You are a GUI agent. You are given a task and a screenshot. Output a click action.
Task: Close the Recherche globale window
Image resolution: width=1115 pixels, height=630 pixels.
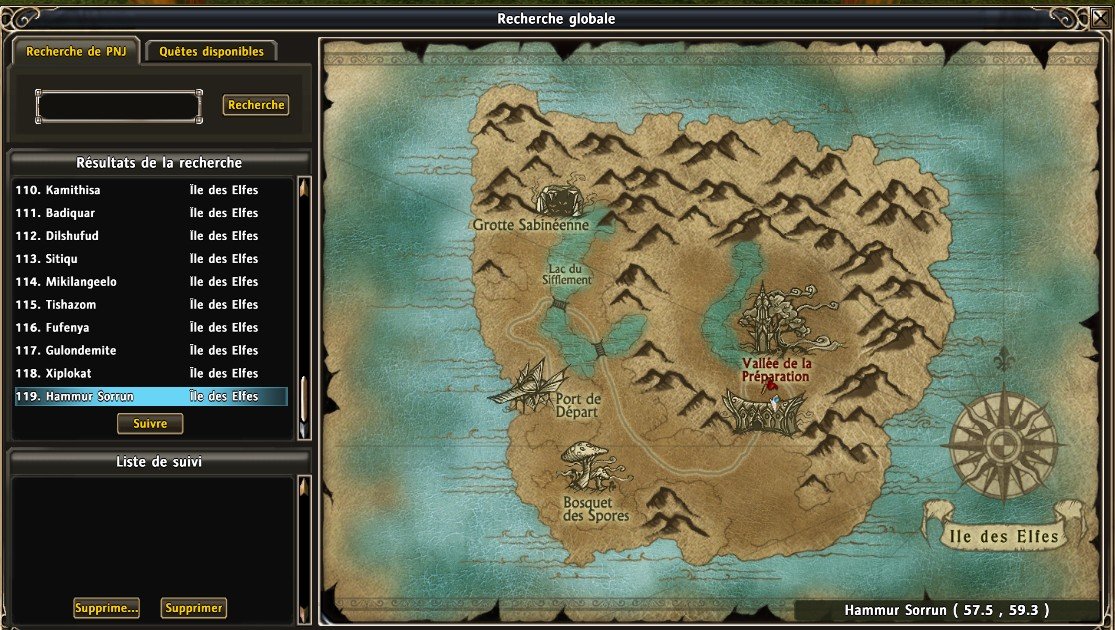1100,17
